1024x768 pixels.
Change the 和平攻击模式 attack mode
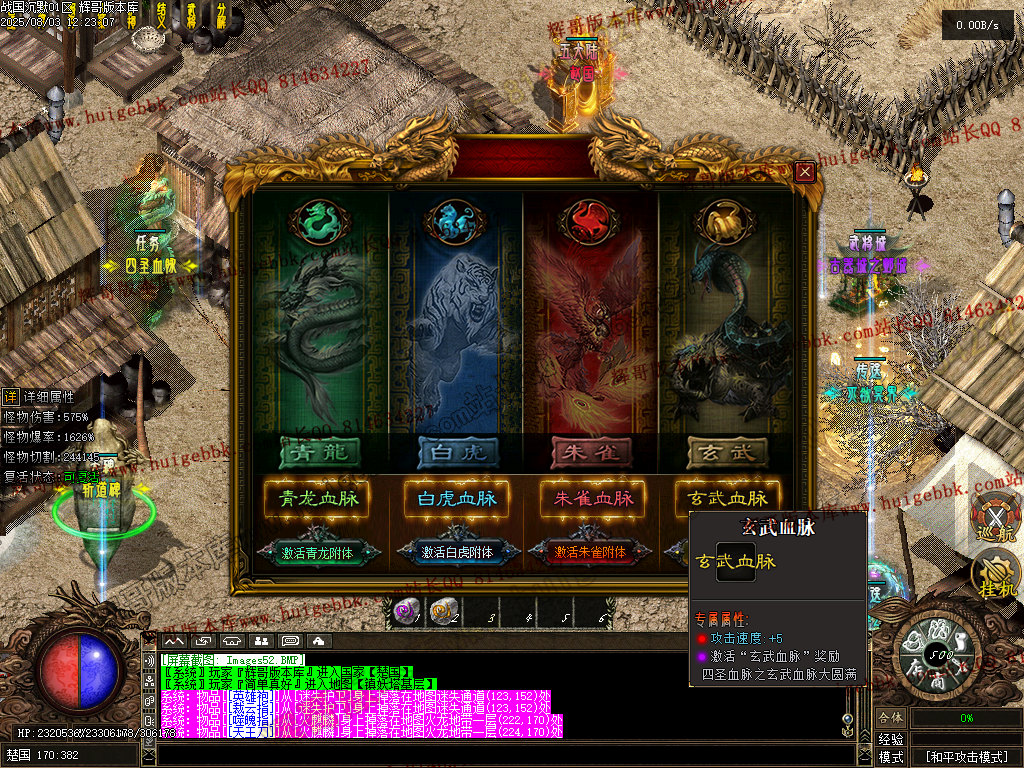(x=965, y=757)
